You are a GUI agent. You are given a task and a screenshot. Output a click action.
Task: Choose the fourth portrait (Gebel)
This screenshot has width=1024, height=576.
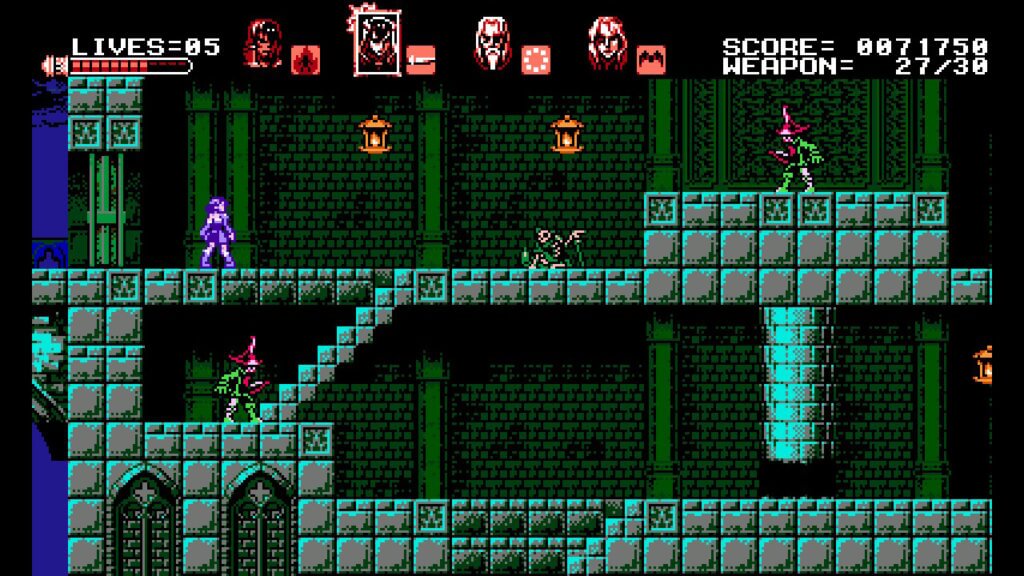606,43
